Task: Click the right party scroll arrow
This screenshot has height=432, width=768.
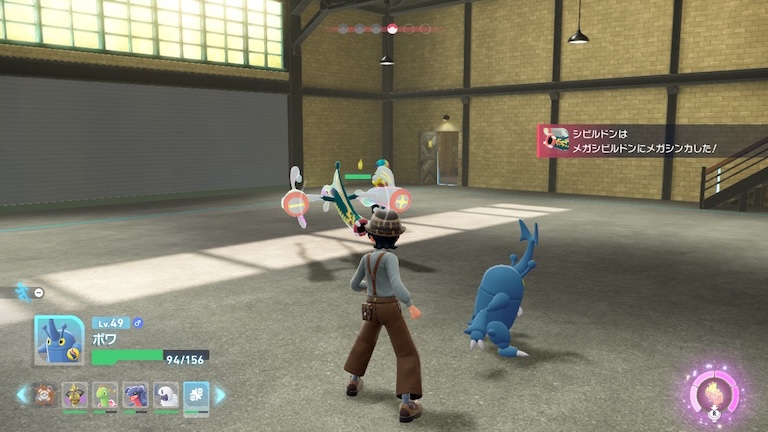Action: tap(220, 395)
